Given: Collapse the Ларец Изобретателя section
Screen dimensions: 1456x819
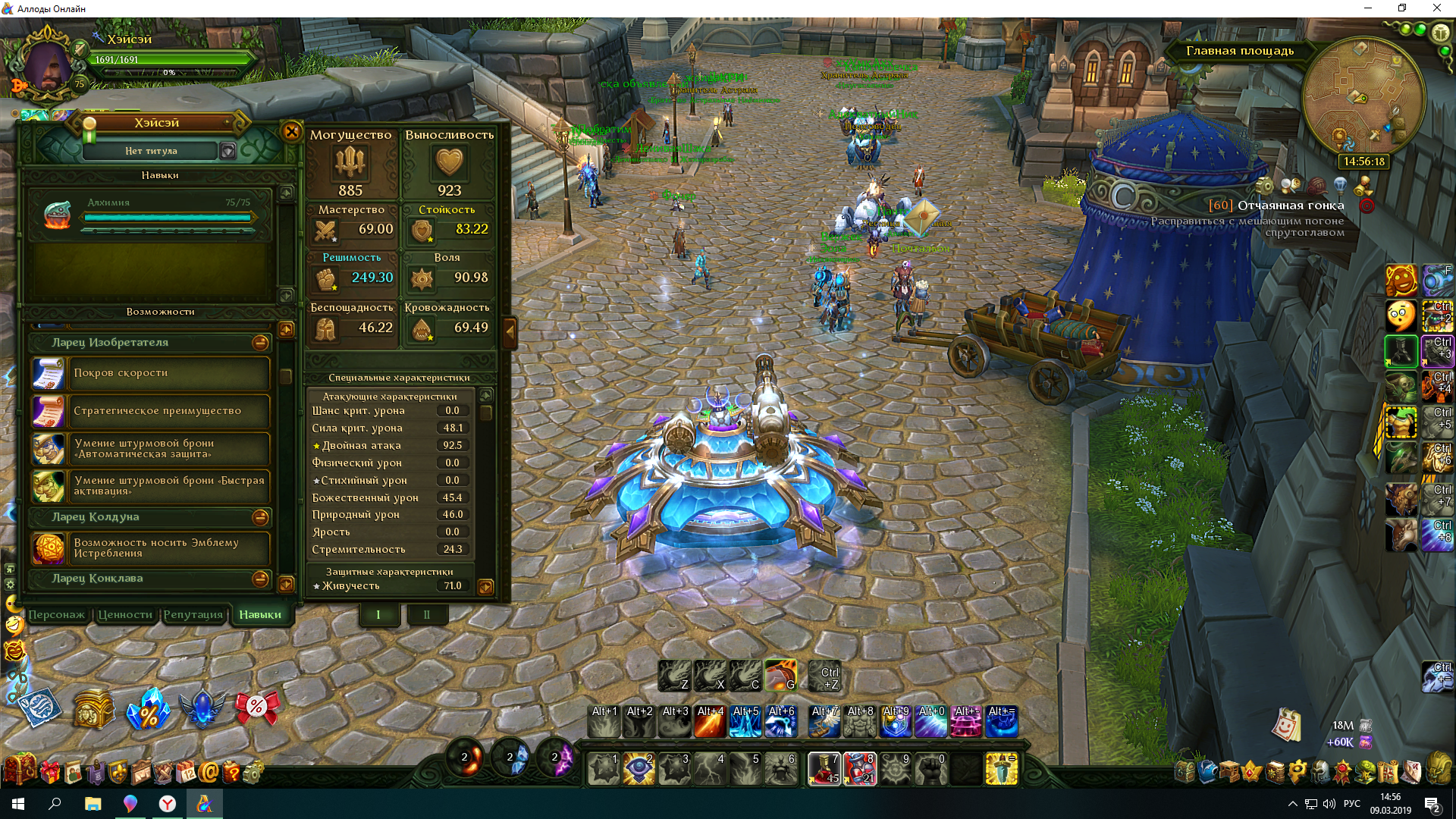Looking at the screenshot, I should (x=260, y=343).
